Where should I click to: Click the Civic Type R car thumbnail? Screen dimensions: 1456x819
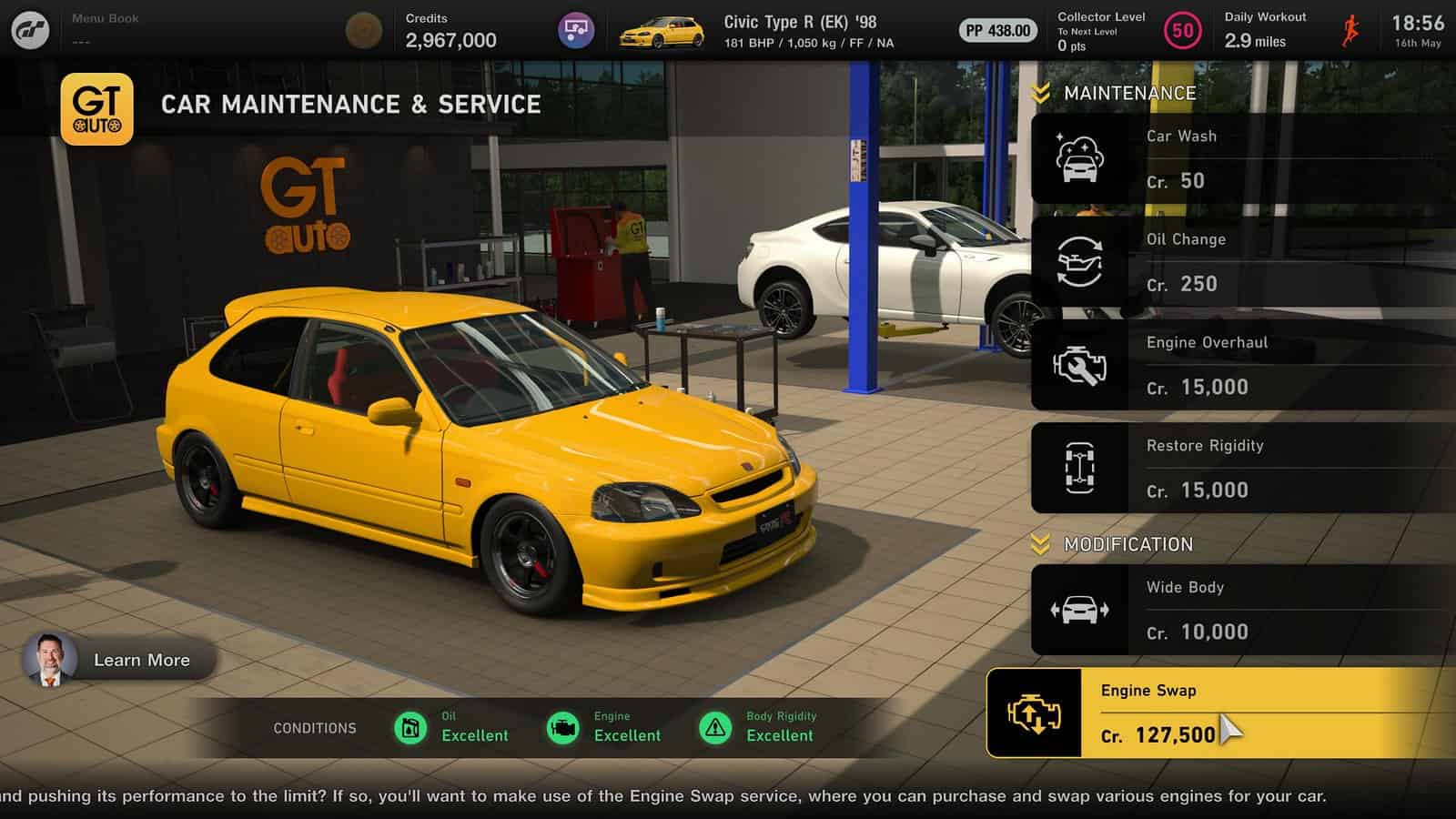[659, 30]
